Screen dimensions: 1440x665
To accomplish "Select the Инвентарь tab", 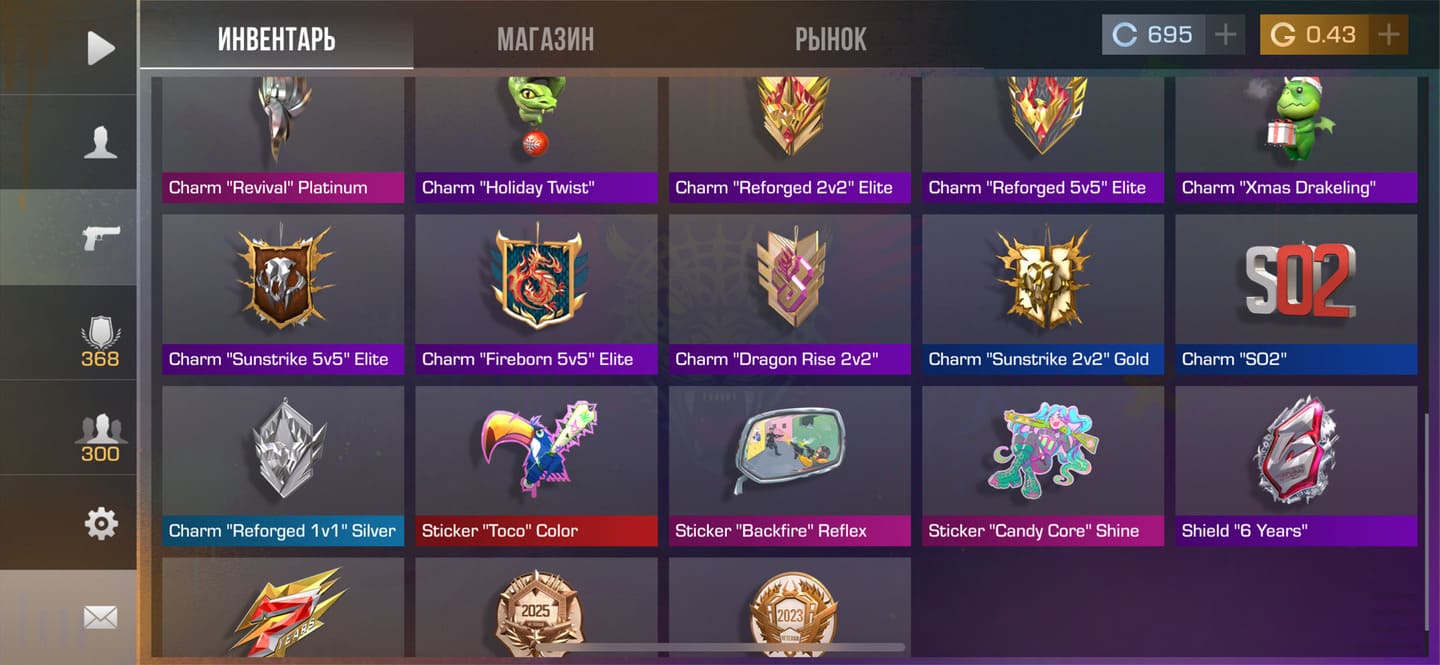I will 276,39.
